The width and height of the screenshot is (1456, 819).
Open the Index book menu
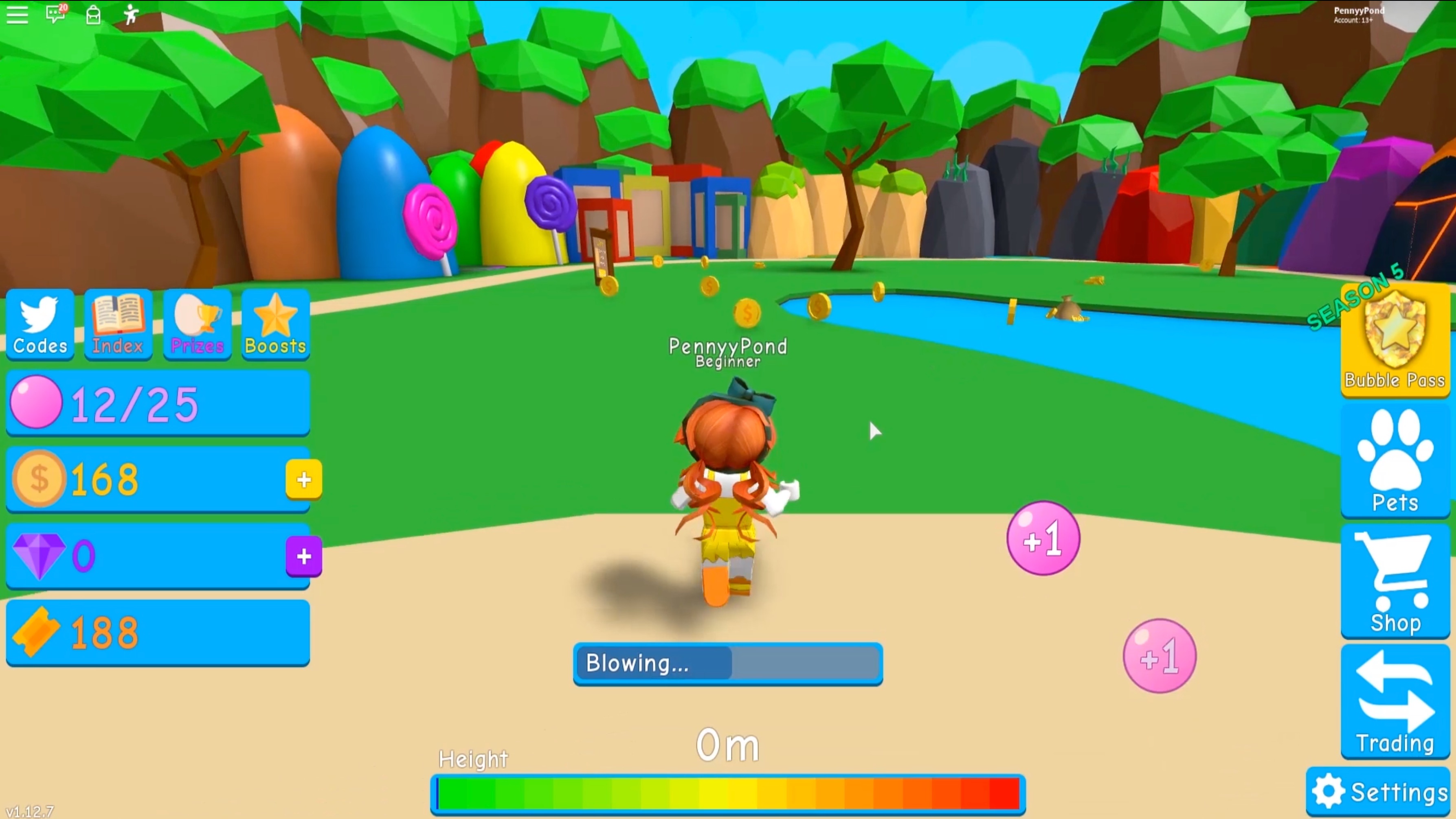point(118,324)
